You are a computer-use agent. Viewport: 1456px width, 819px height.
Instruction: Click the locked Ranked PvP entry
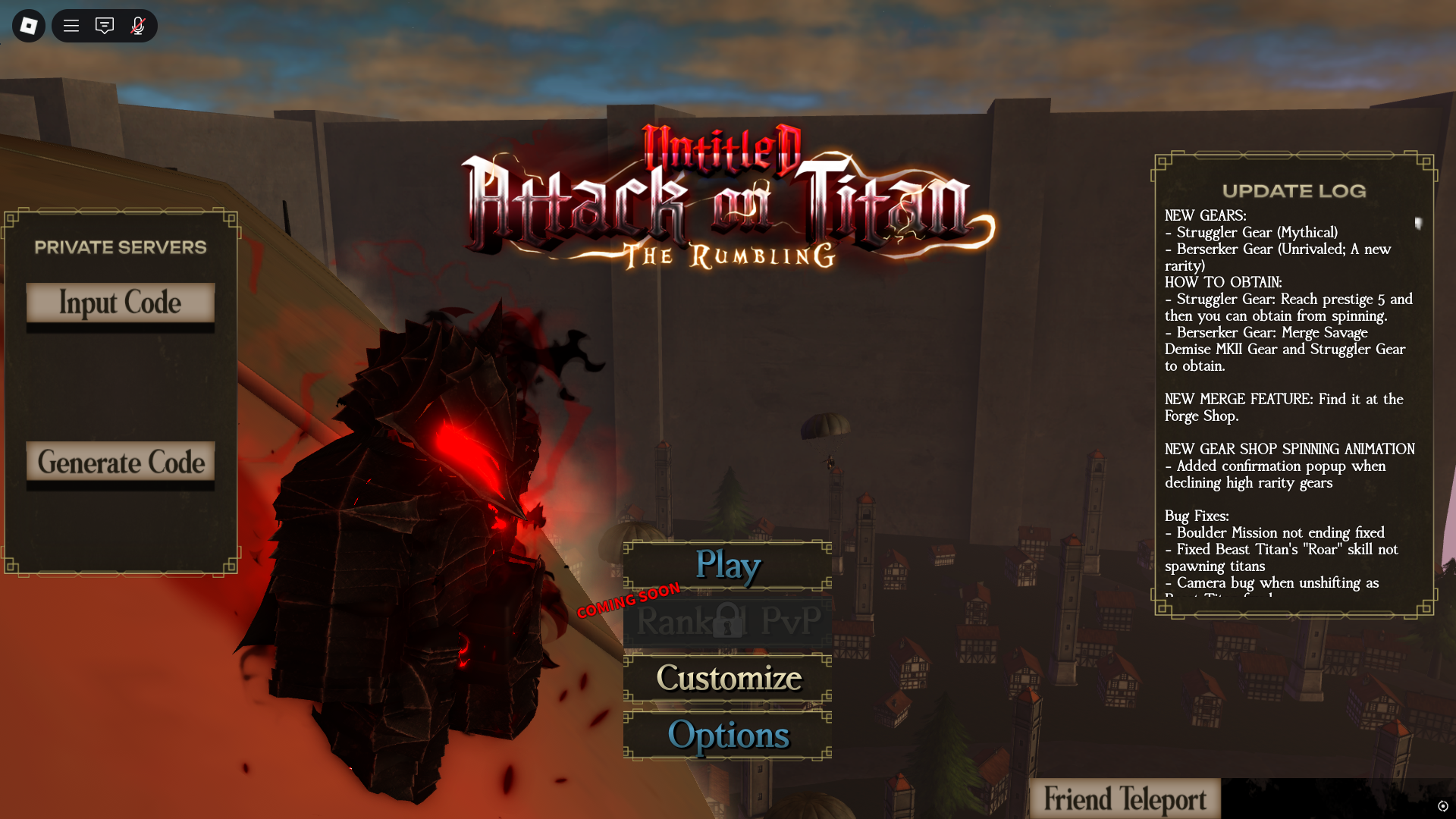727,623
